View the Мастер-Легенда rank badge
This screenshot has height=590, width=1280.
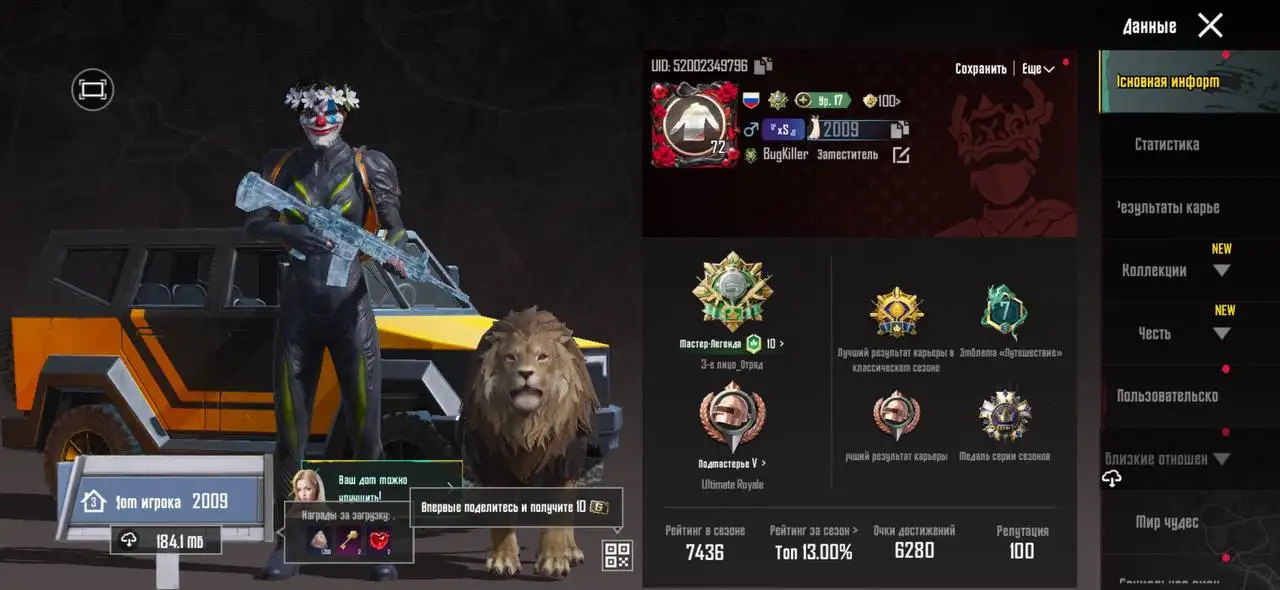(x=732, y=291)
